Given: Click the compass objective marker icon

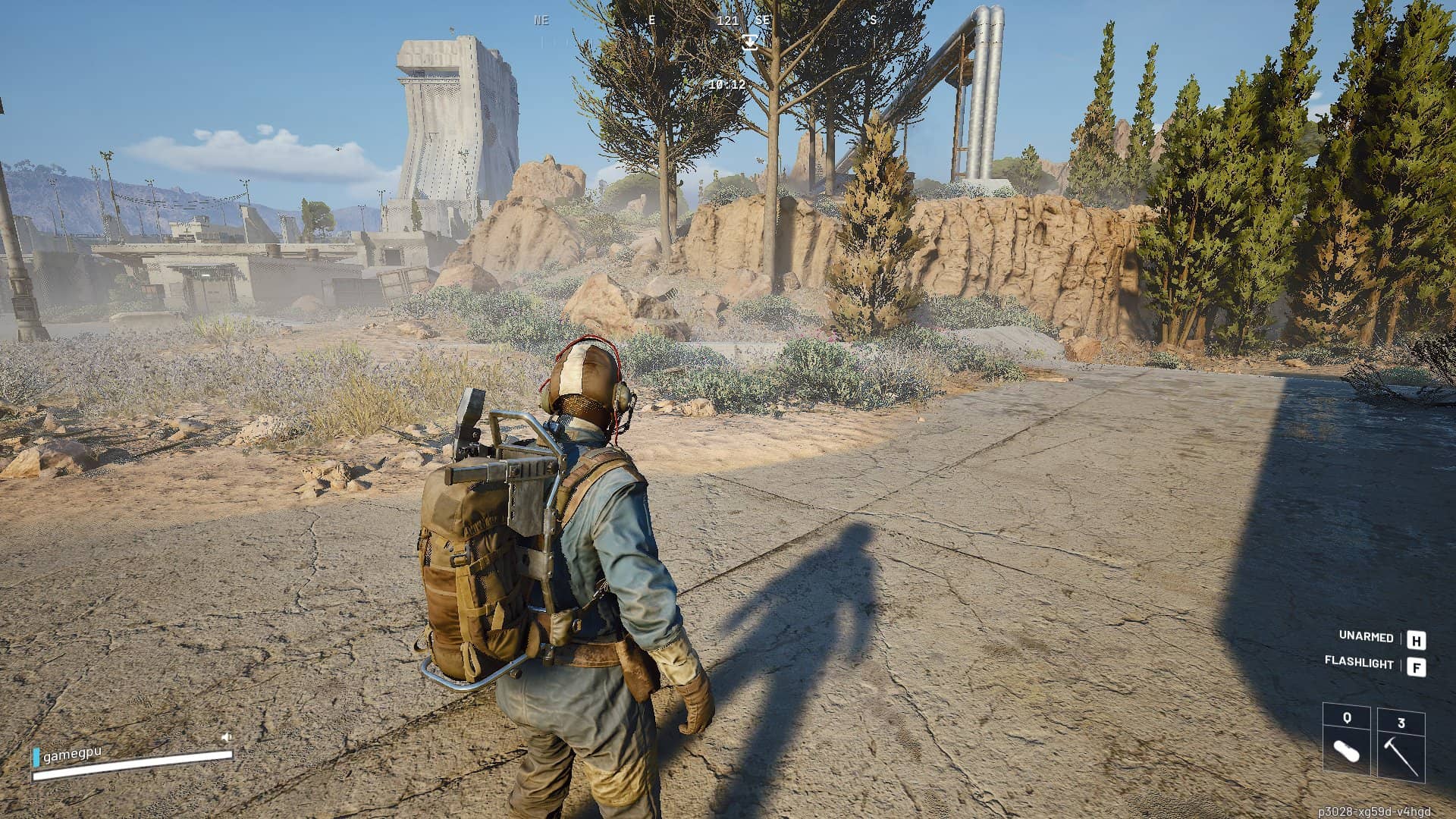Looking at the screenshot, I should tap(750, 42).
